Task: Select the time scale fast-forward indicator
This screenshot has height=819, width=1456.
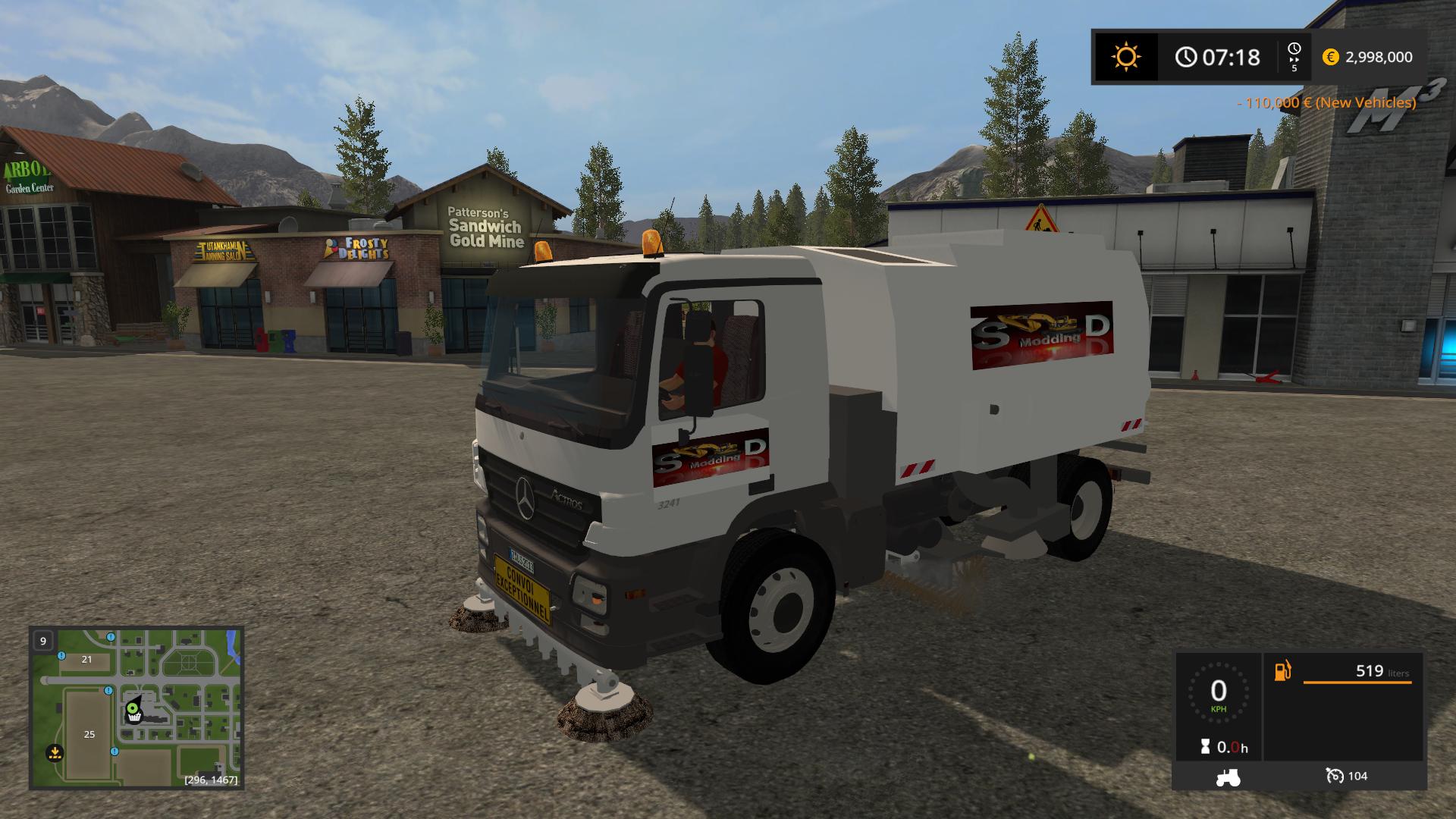Action: click(x=1294, y=57)
